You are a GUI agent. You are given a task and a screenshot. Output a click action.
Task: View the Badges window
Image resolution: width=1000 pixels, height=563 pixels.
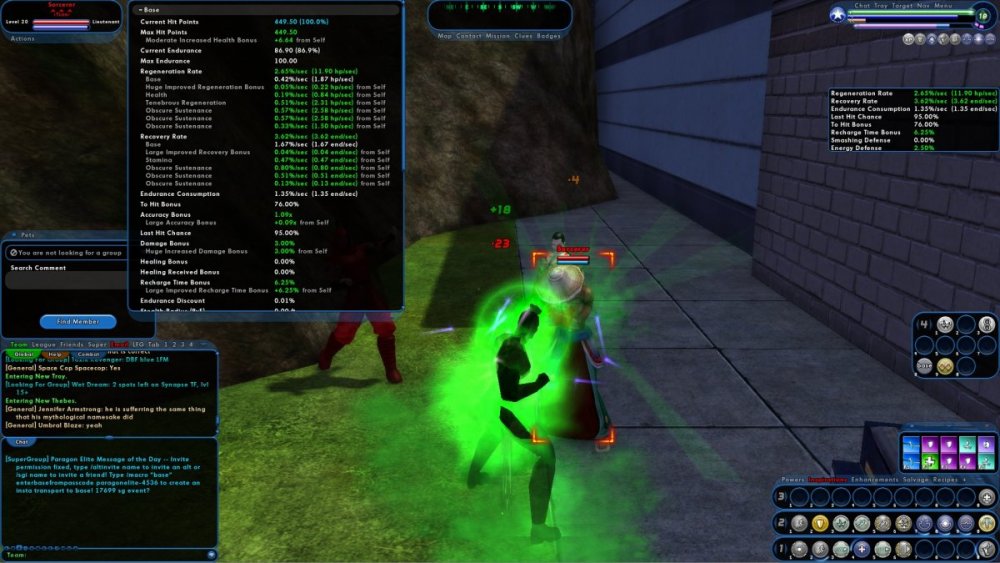pyautogui.click(x=549, y=35)
